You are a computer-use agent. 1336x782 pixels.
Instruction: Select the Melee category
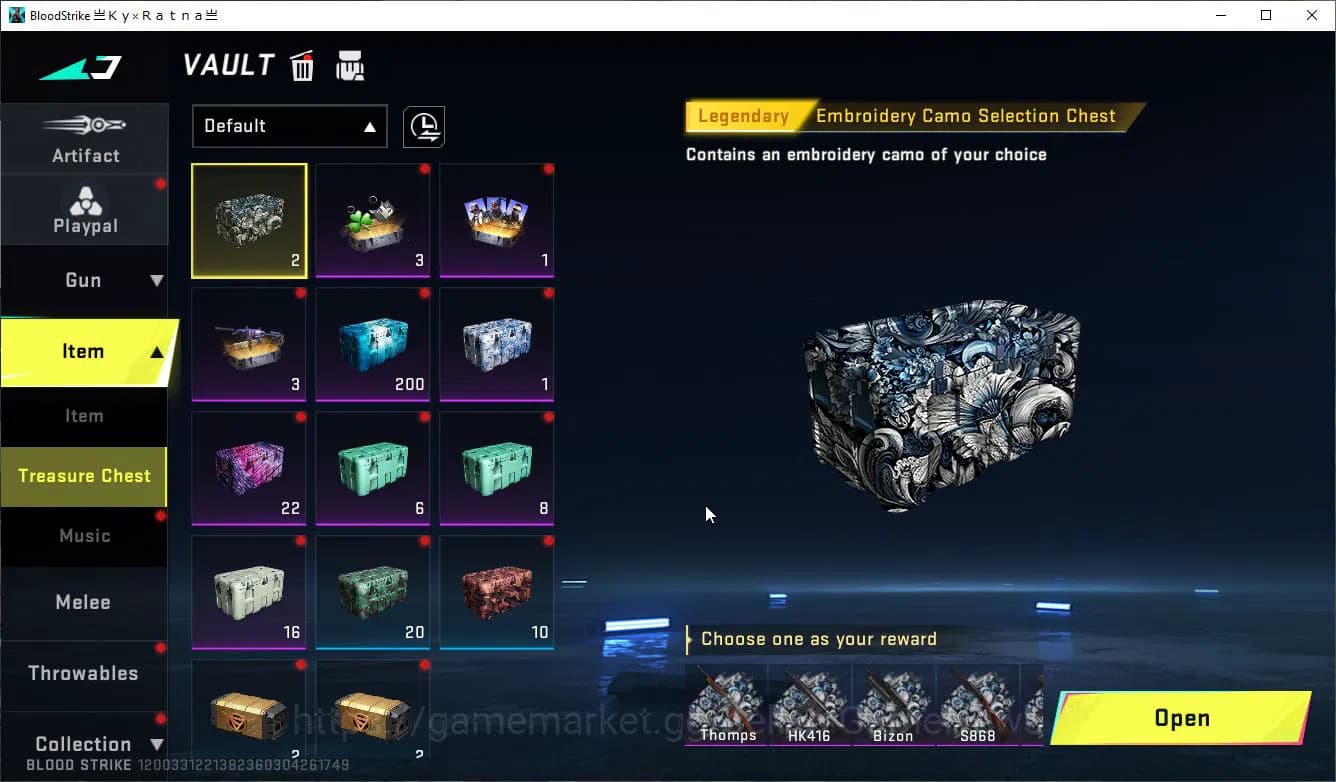click(x=83, y=602)
